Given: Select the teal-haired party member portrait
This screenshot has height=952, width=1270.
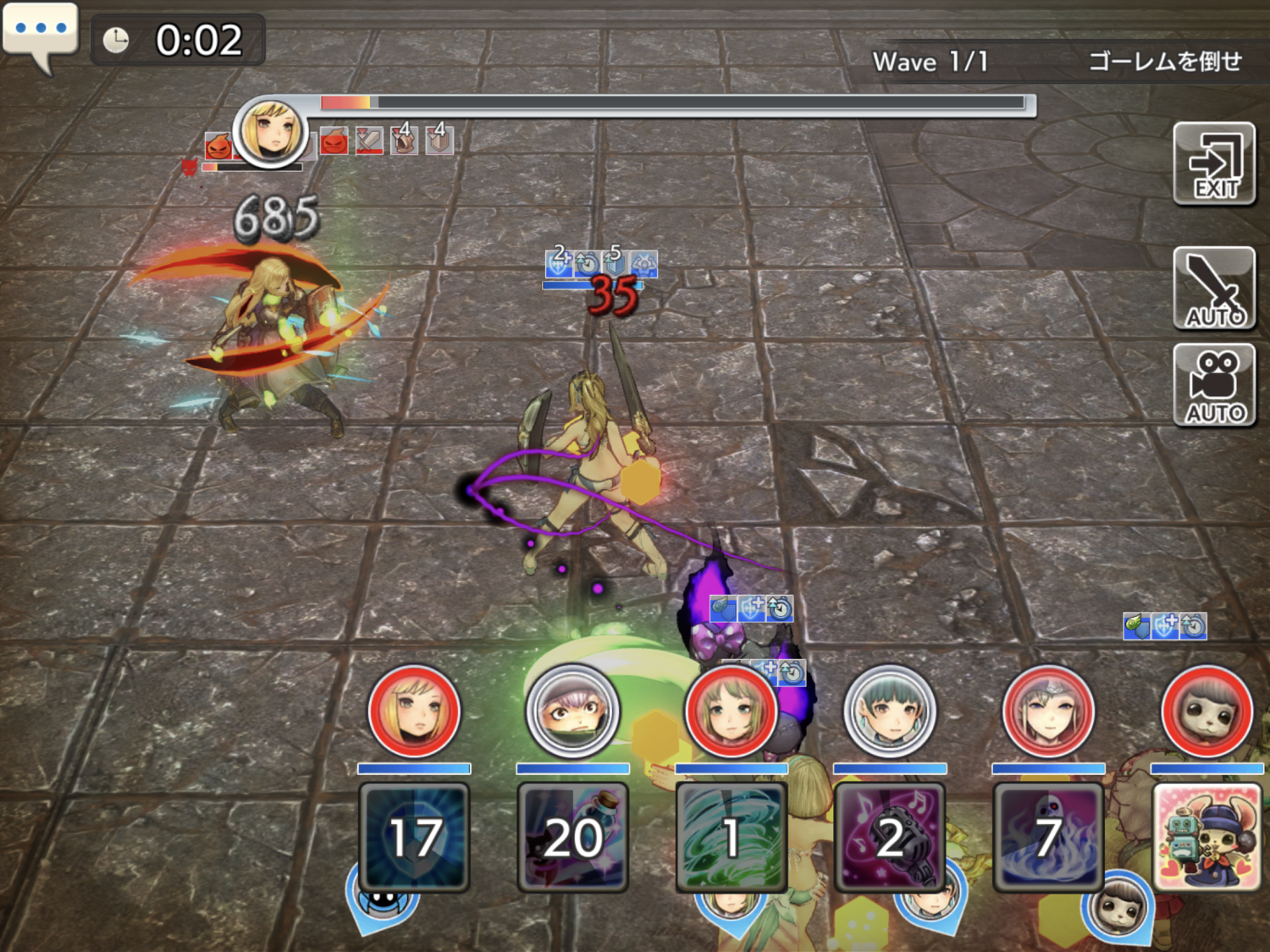Looking at the screenshot, I should [890, 712].
